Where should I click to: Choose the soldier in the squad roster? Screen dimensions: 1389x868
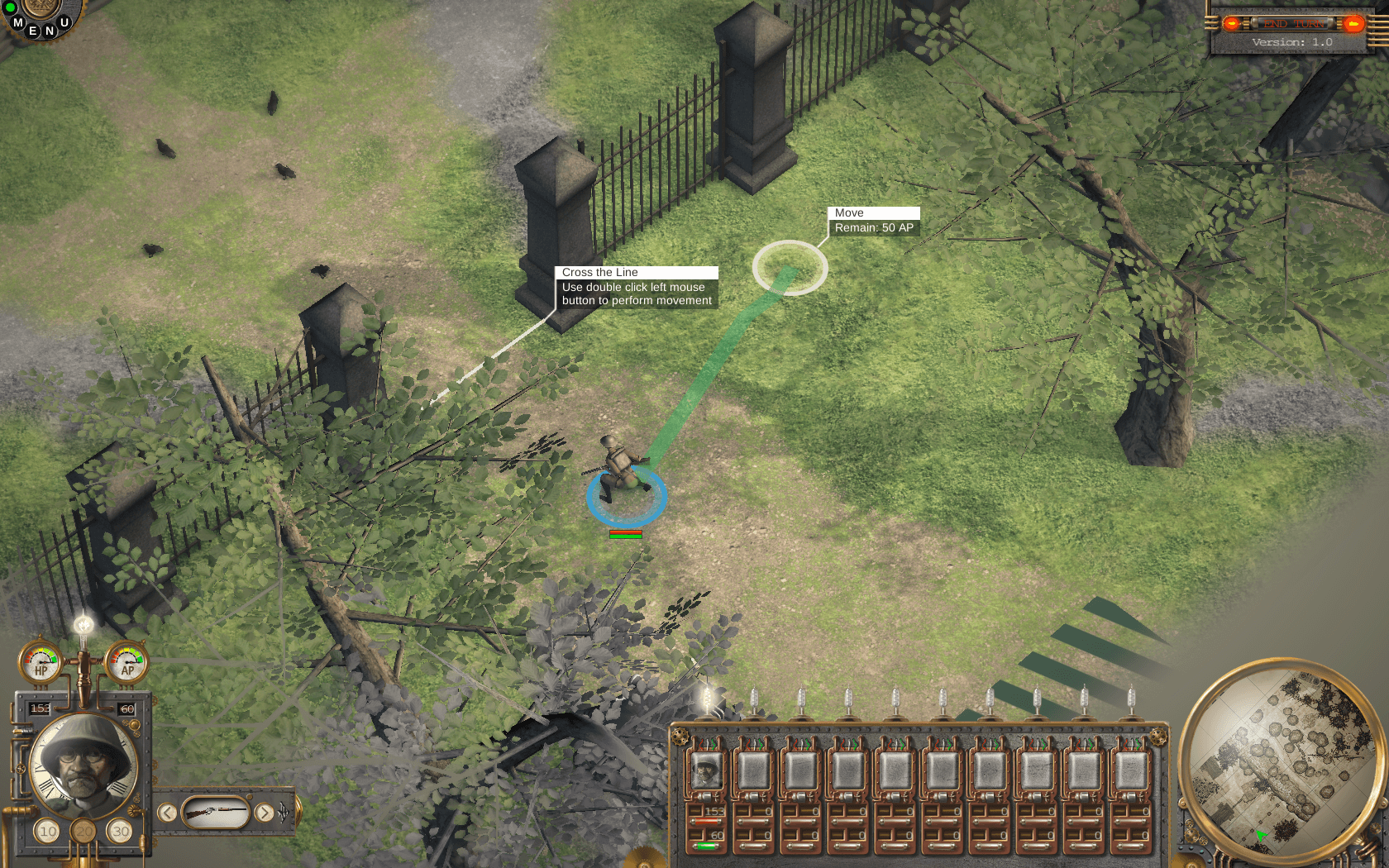[707, 771]
